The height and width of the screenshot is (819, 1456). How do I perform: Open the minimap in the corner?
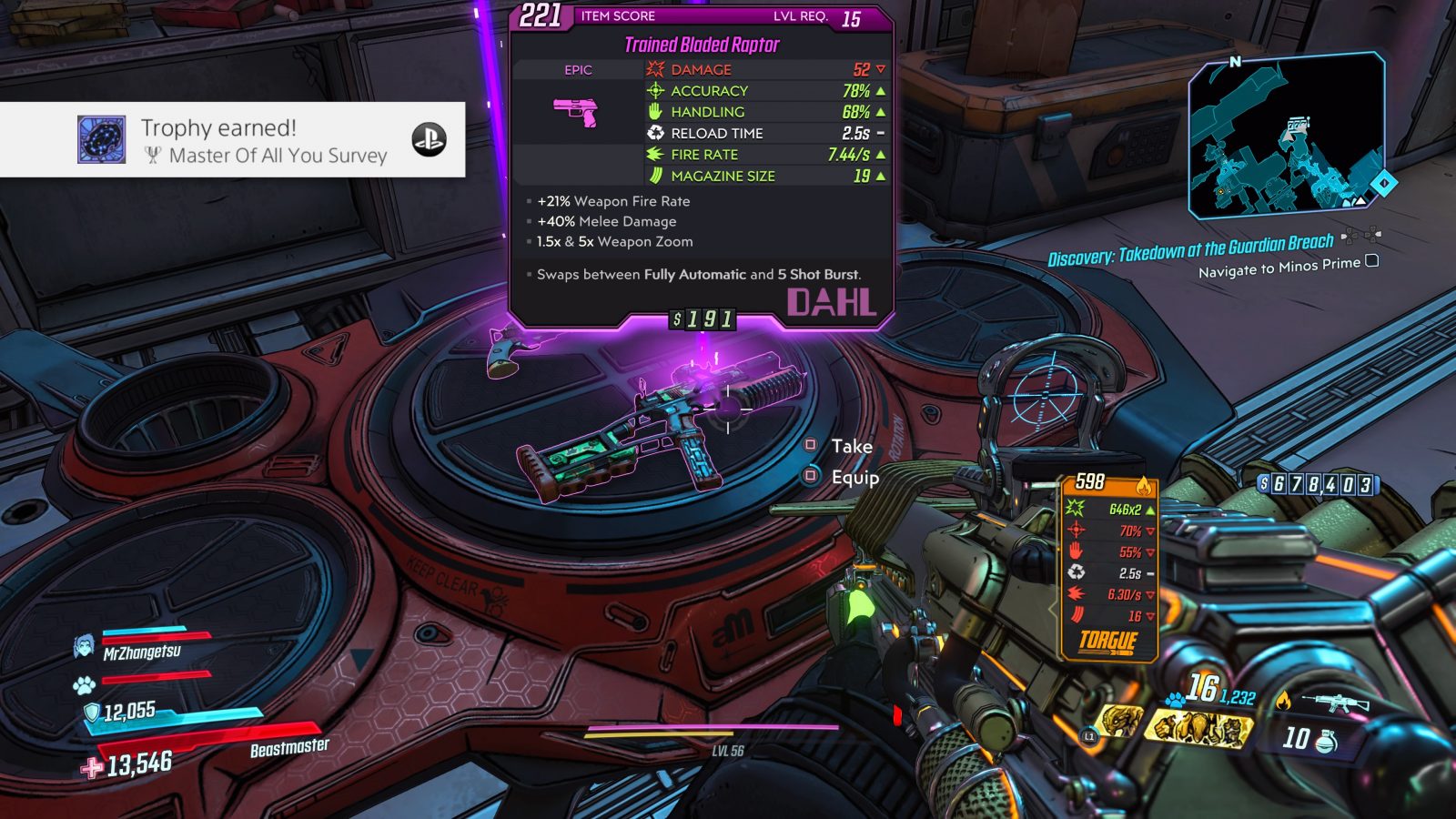1287,136
